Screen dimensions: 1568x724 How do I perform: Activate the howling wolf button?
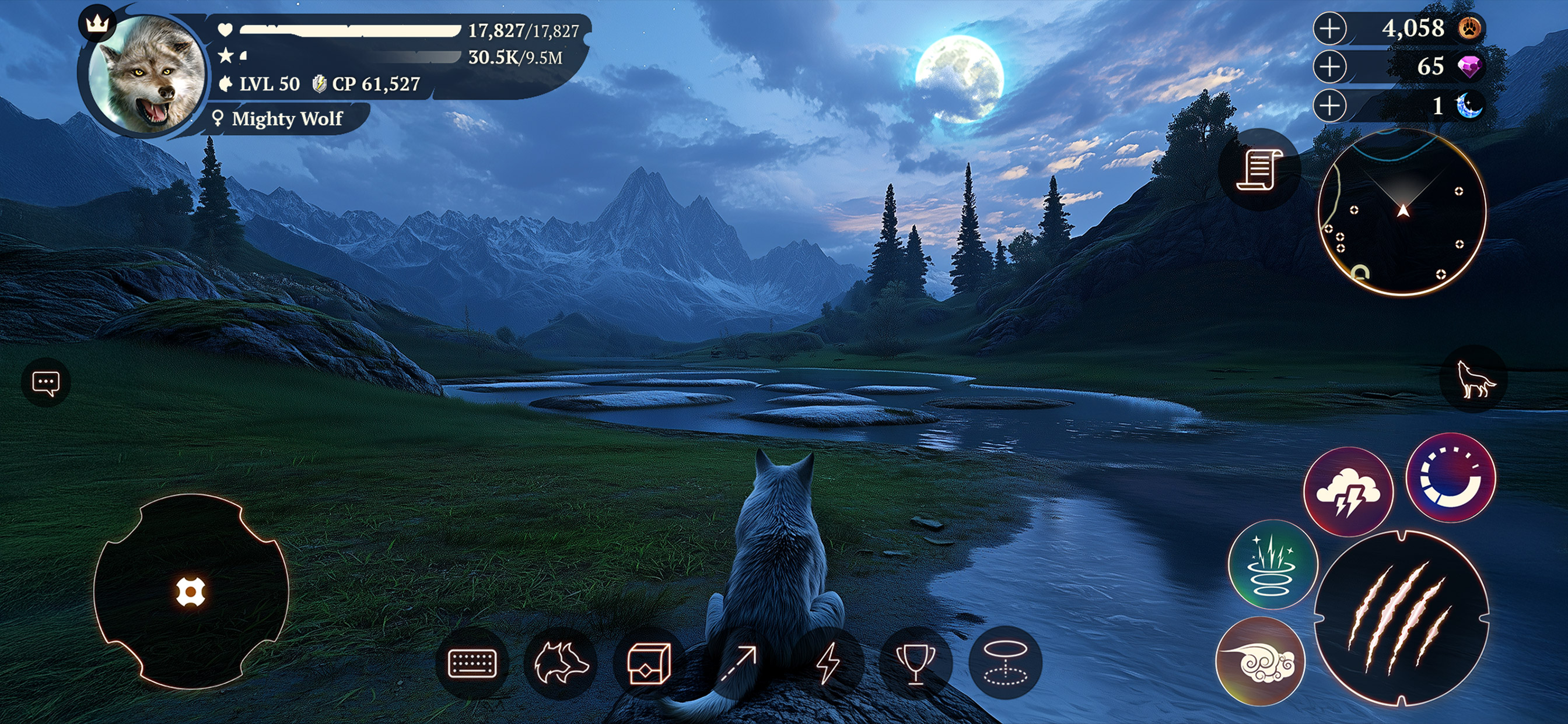tap(1473, 379)
